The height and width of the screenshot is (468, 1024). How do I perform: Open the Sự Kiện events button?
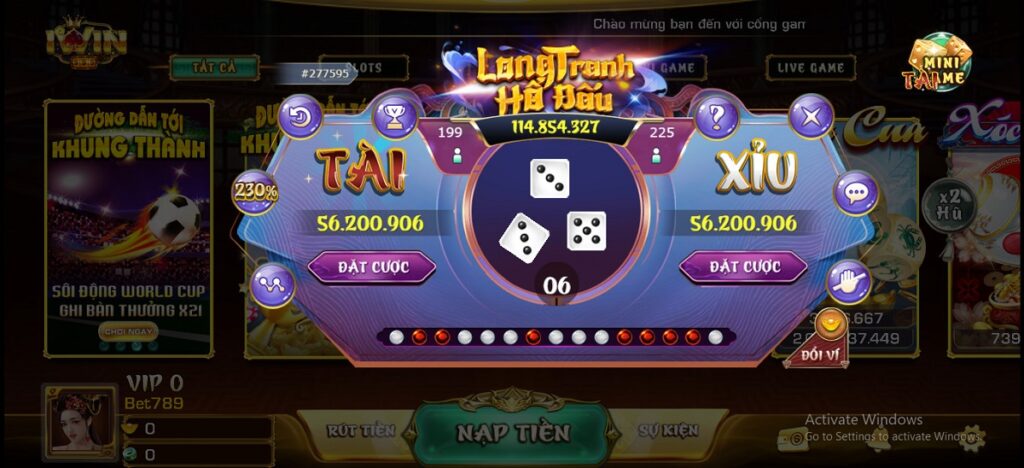pos(667,431)
